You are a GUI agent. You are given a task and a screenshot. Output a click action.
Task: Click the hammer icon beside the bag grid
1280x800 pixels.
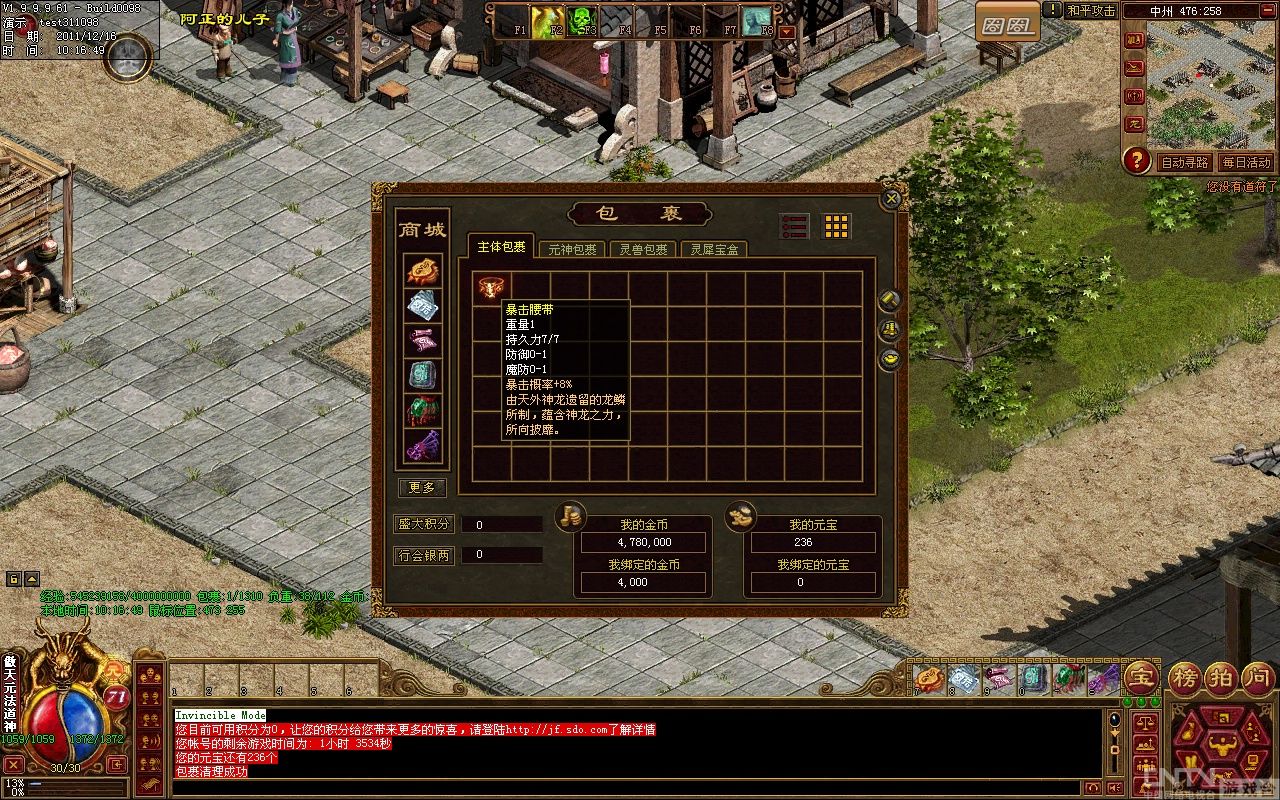pos(889,300)
